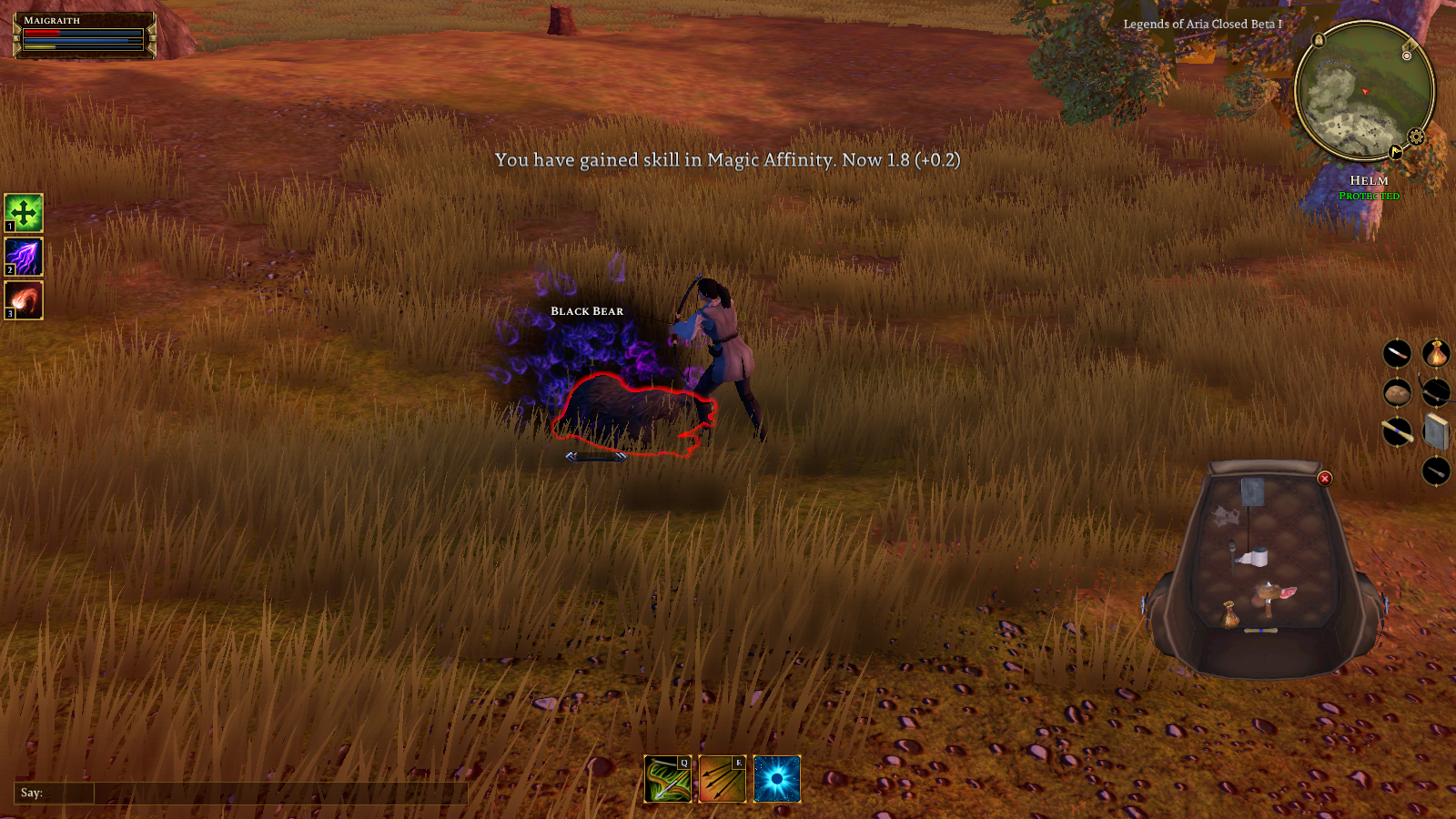Select the Maigraith character status frame
The width and height of the screenshot is (1456, 819).
[x=84, y=35]
